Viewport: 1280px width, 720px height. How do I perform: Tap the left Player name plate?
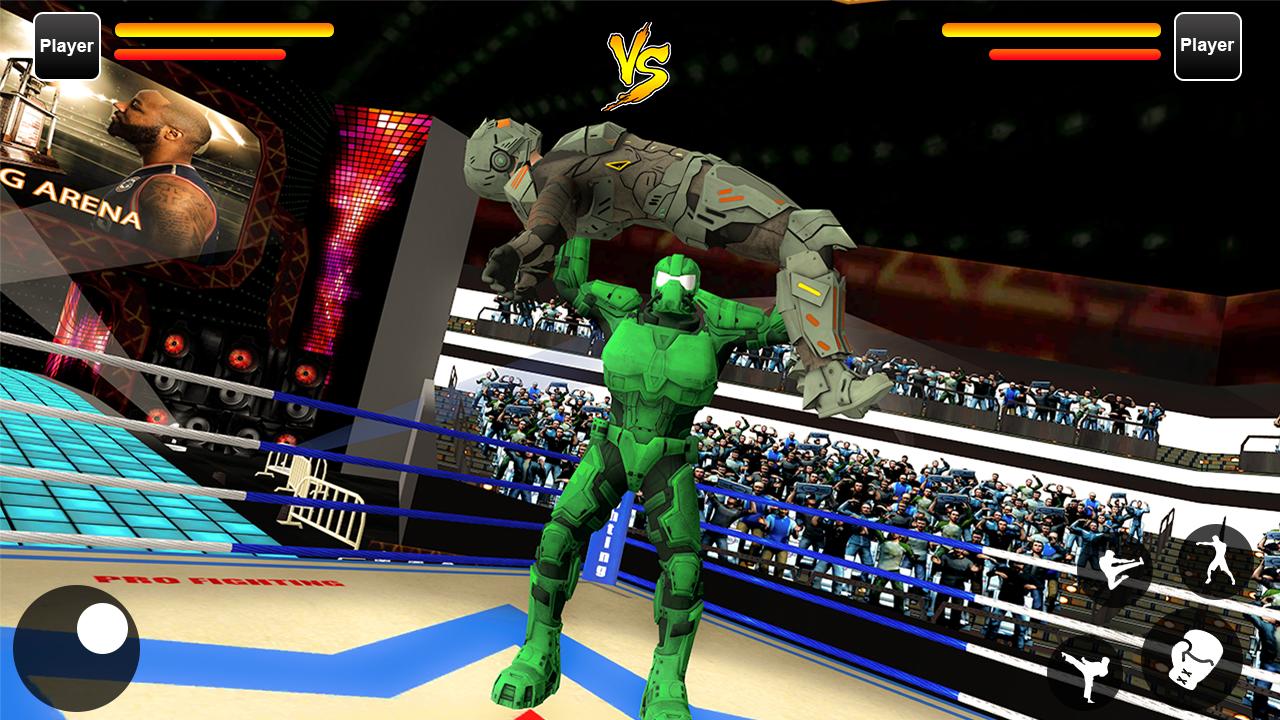pyautogui.click(x=66, y=45)
